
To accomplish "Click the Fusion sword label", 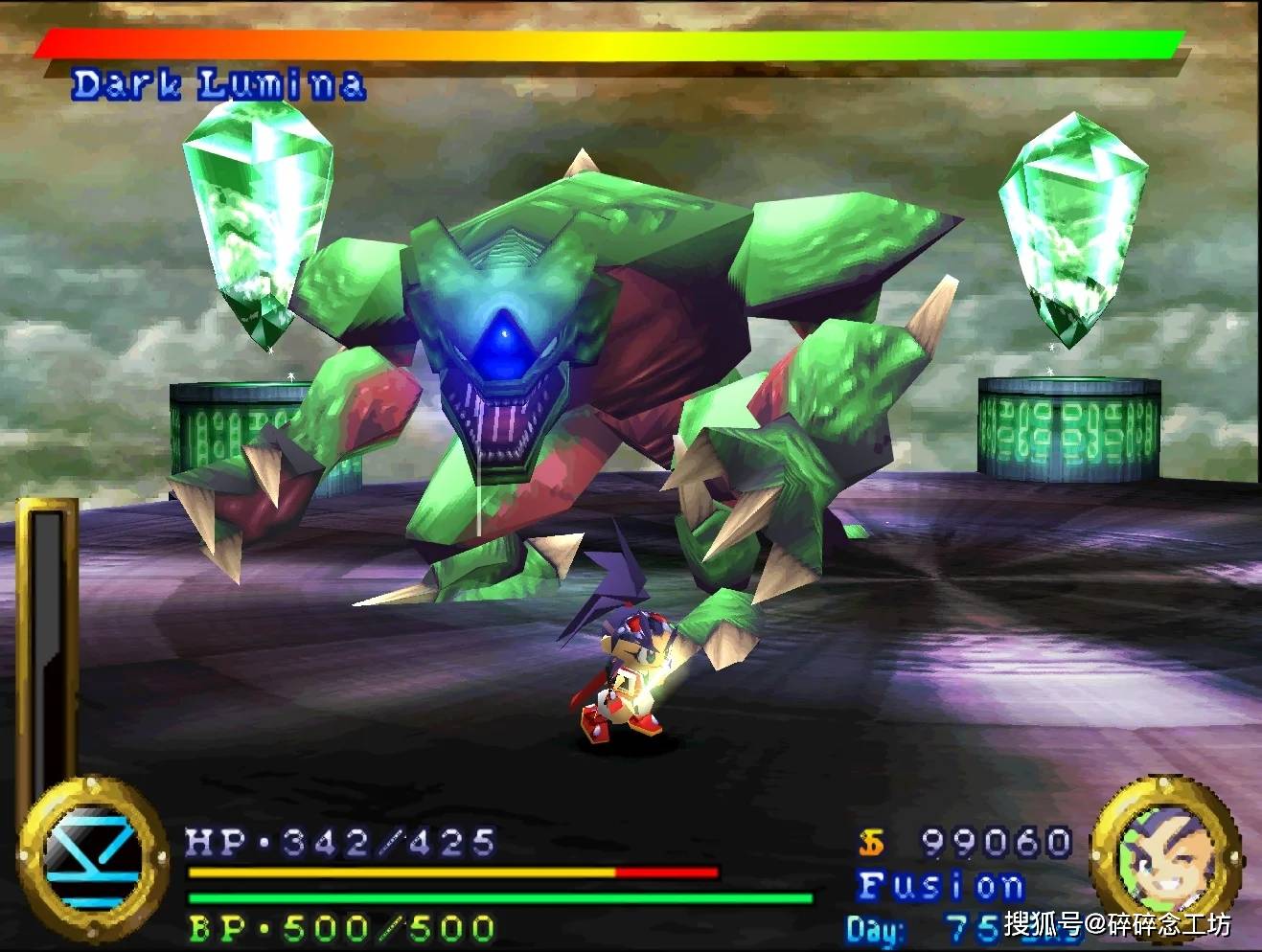I will (x=941, y=886).
